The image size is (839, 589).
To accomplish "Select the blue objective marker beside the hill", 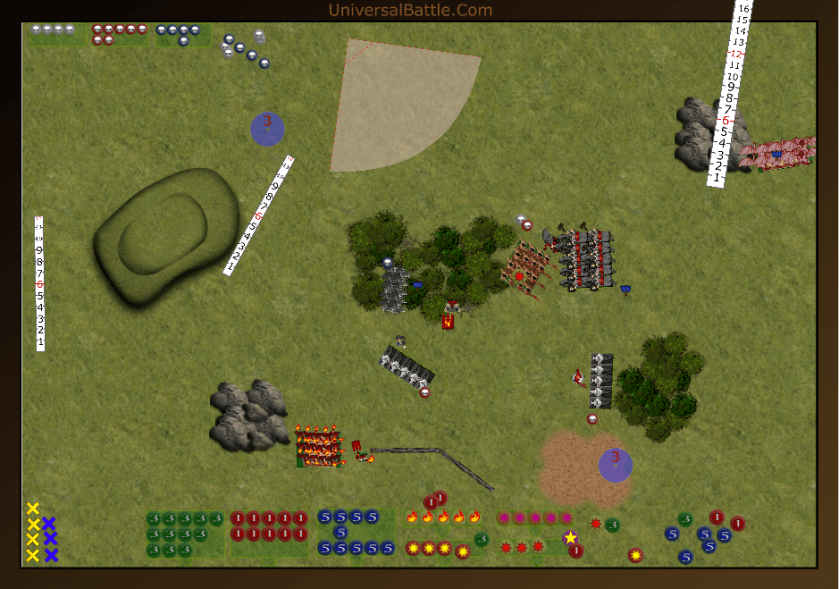I will pyautogui.click(x=267, y=129).
